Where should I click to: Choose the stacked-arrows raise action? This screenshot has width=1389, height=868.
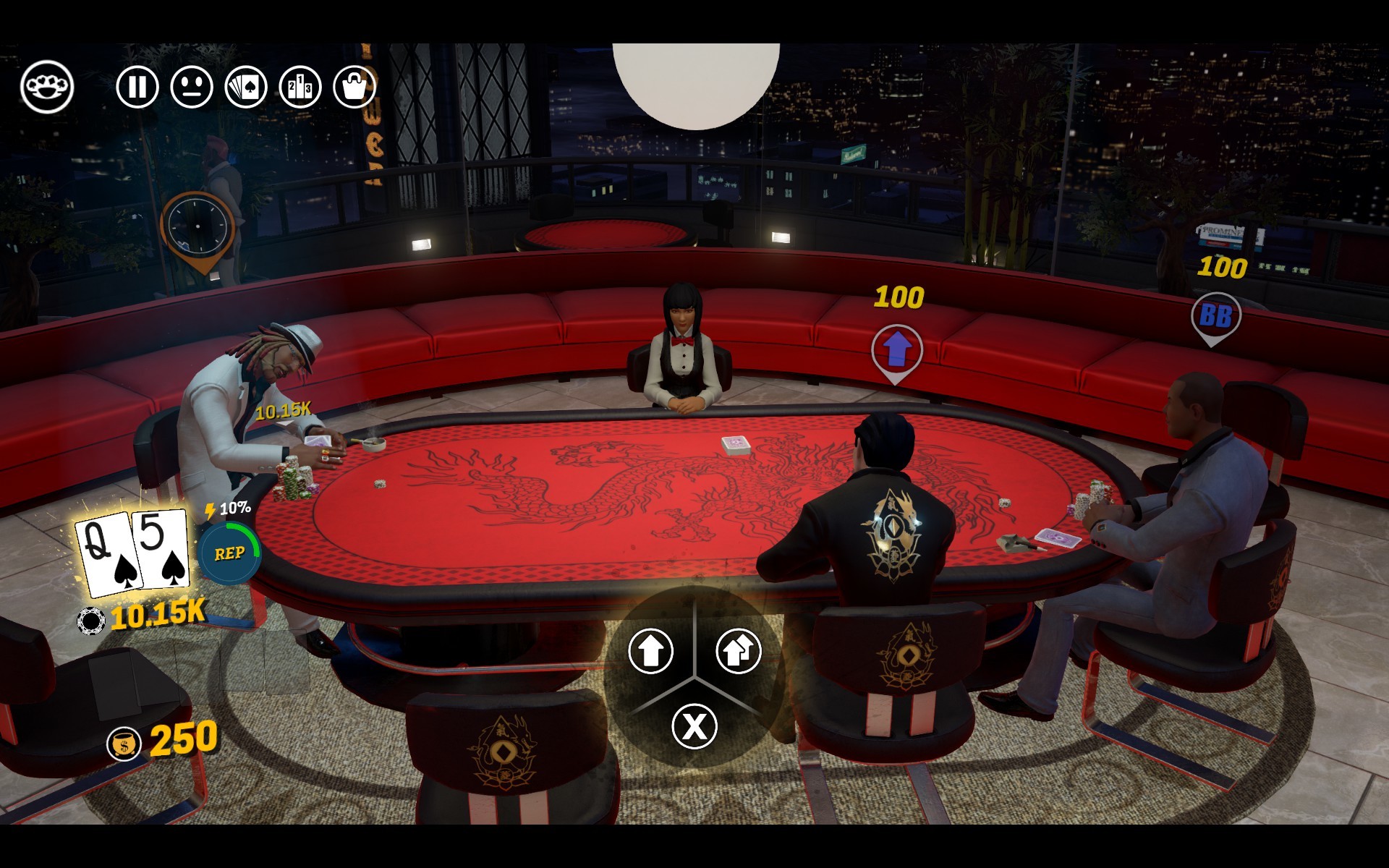click(738, 650)
